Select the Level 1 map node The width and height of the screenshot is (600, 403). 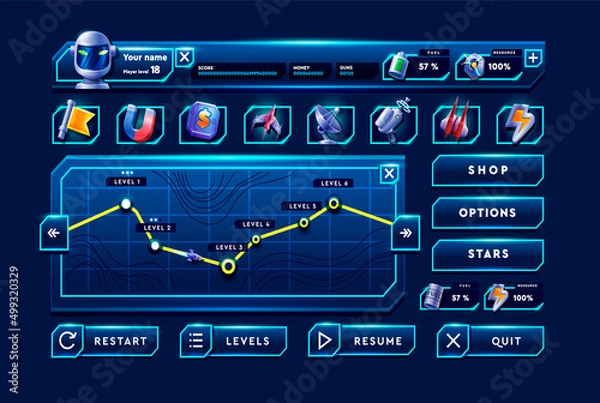(126, 204)
